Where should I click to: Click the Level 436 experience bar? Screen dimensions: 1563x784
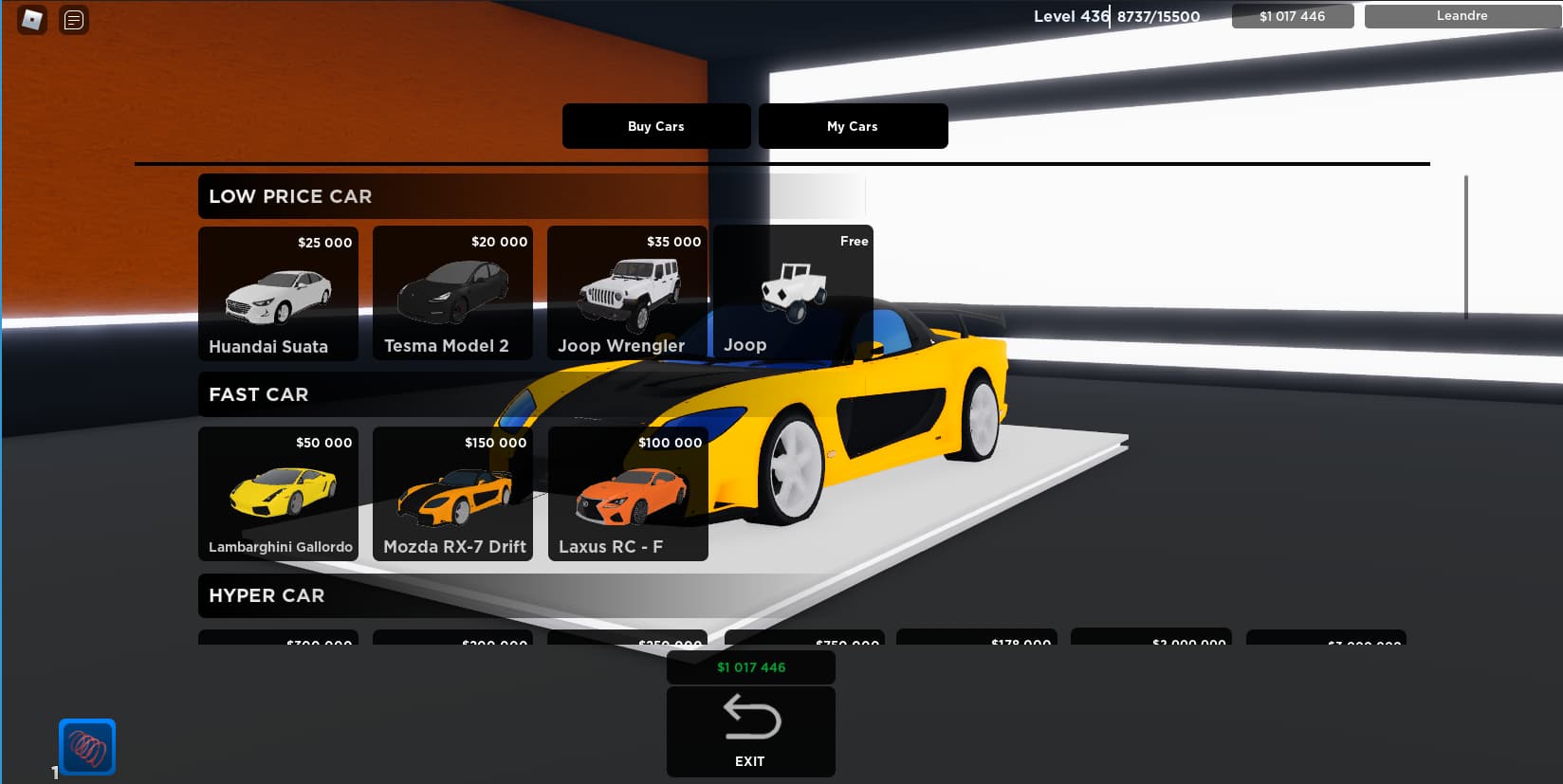(1118, 16)
